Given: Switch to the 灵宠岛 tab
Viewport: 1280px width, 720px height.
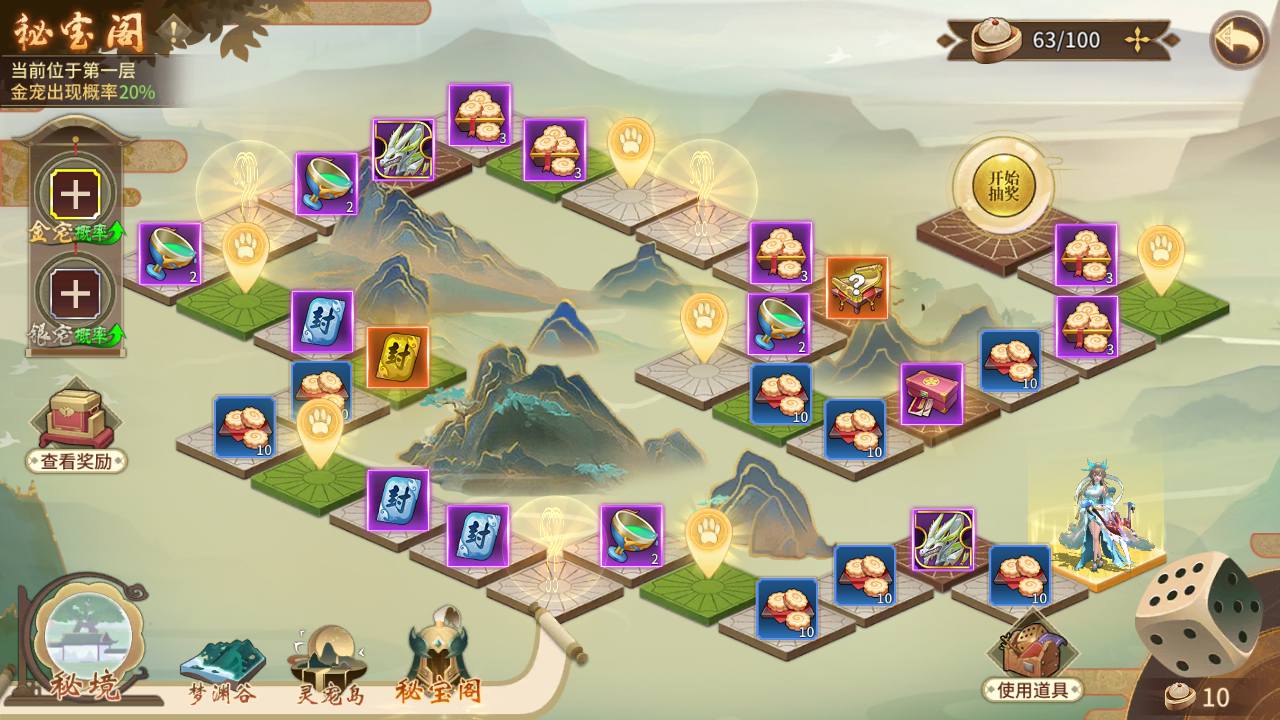Looking at the screenshot, I should click(x=330, y=665).
